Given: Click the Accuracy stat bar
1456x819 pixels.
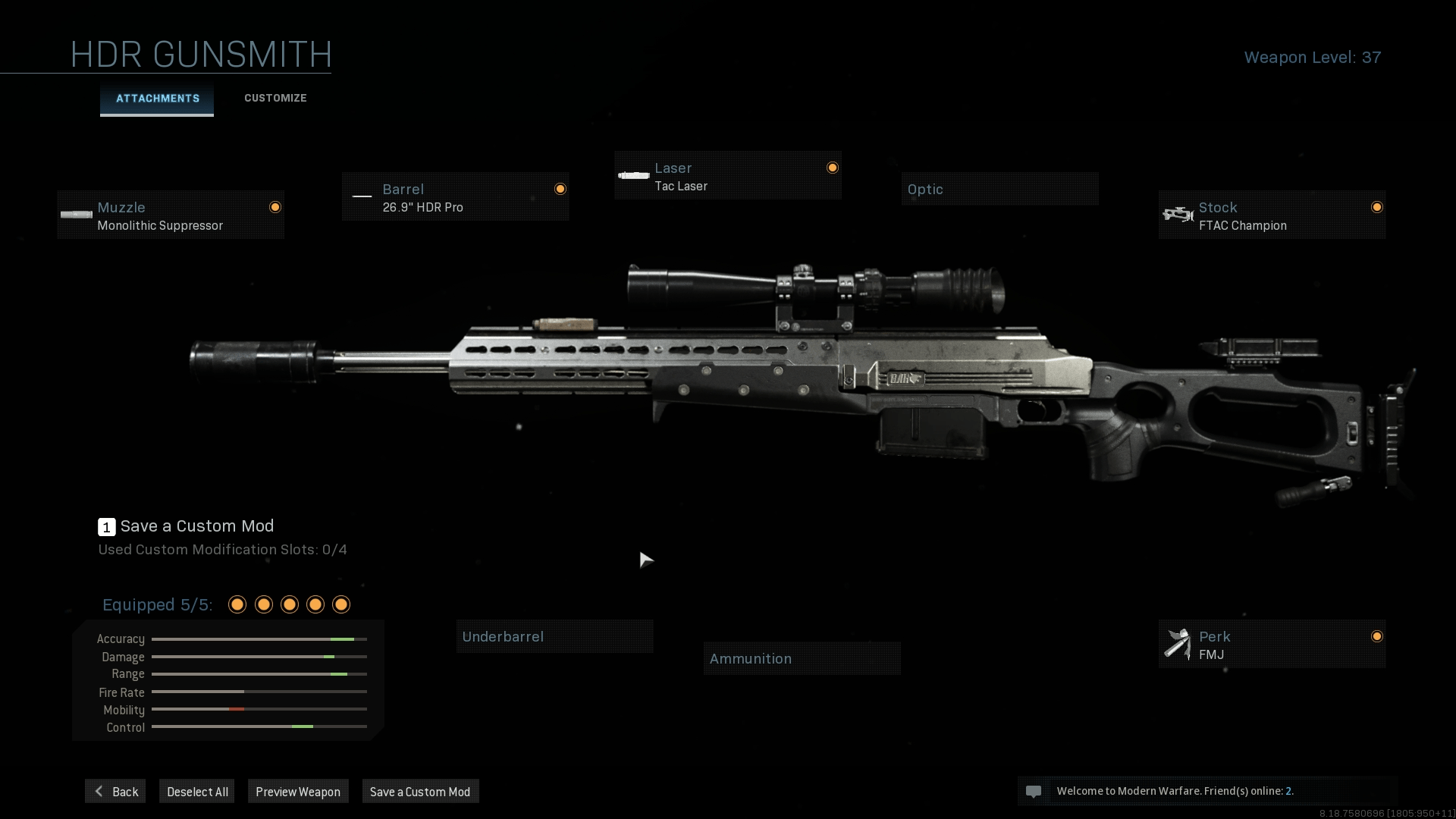Looking at the screenshot, I should 259,639.
